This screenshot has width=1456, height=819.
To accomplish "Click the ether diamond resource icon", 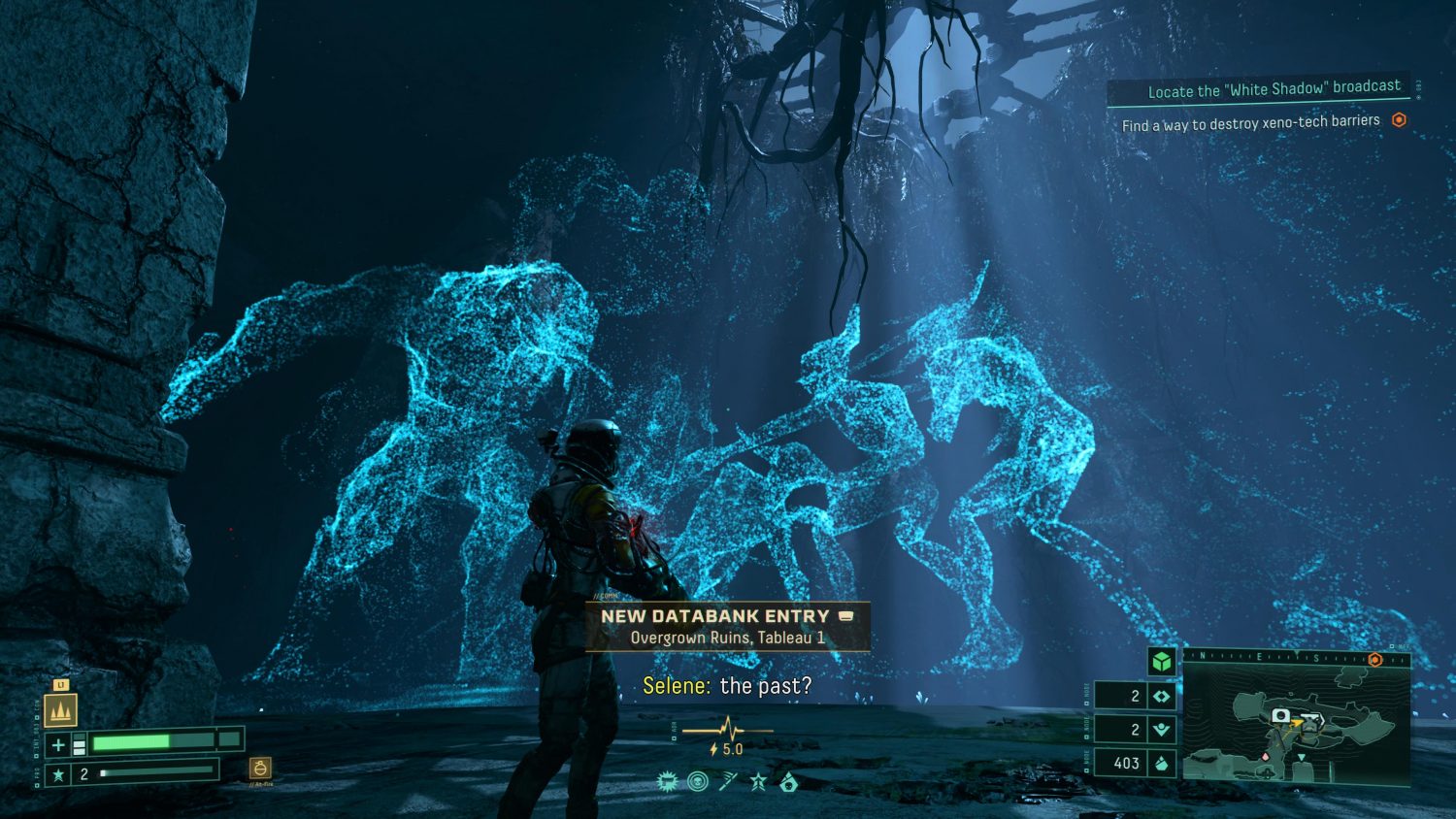I will 1161,696.
